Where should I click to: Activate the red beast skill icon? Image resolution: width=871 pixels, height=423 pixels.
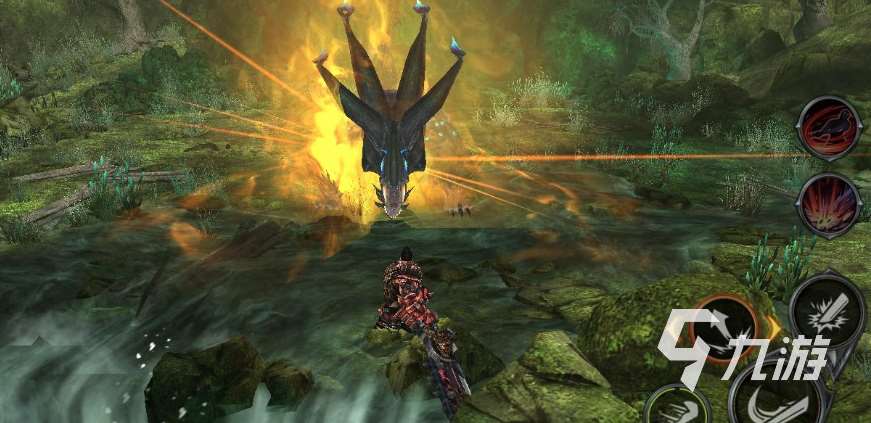[829, 129]
